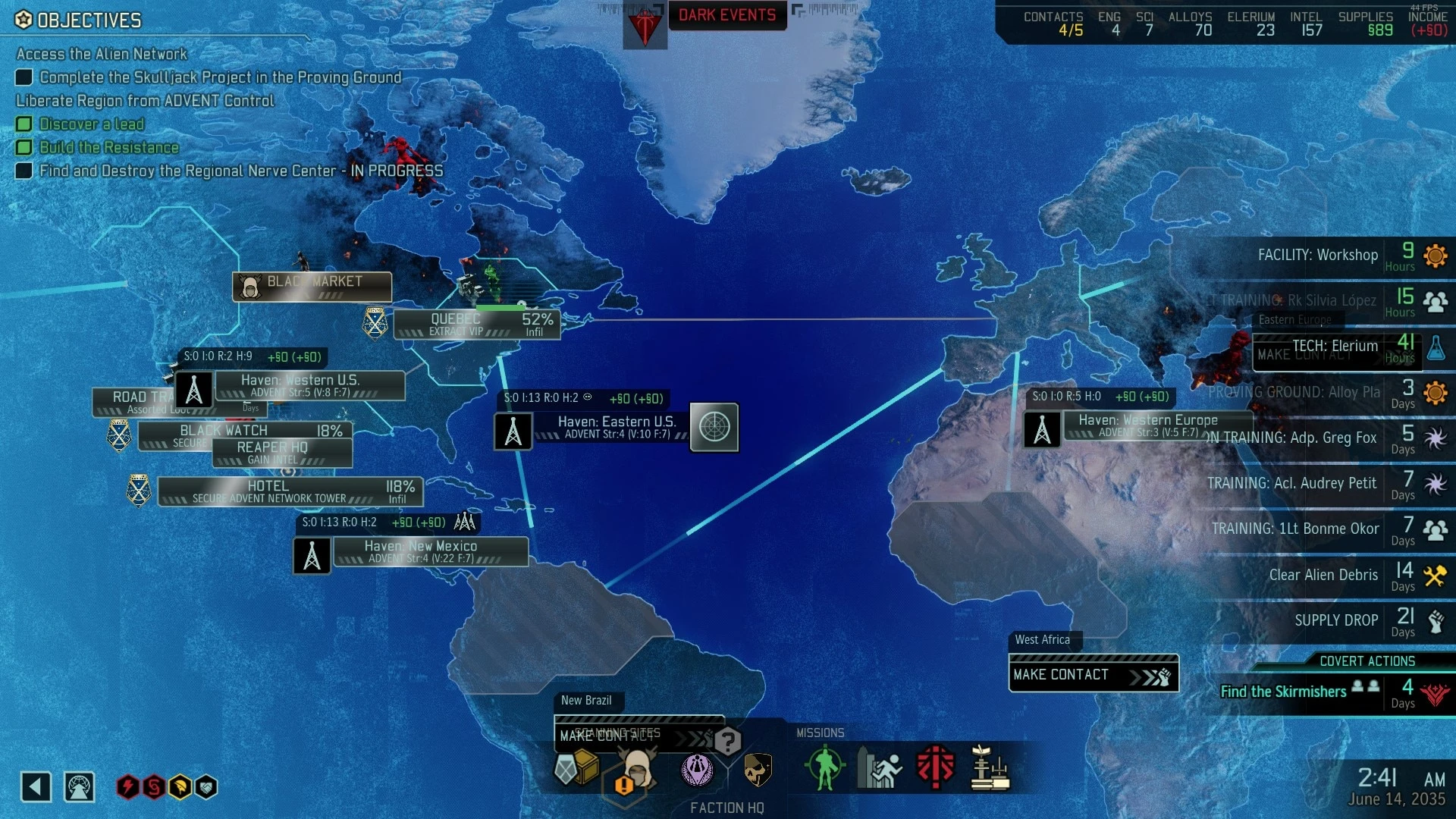
Task: Select the purple Templars Faction HQ emblem
Action: tap(698, 769)
